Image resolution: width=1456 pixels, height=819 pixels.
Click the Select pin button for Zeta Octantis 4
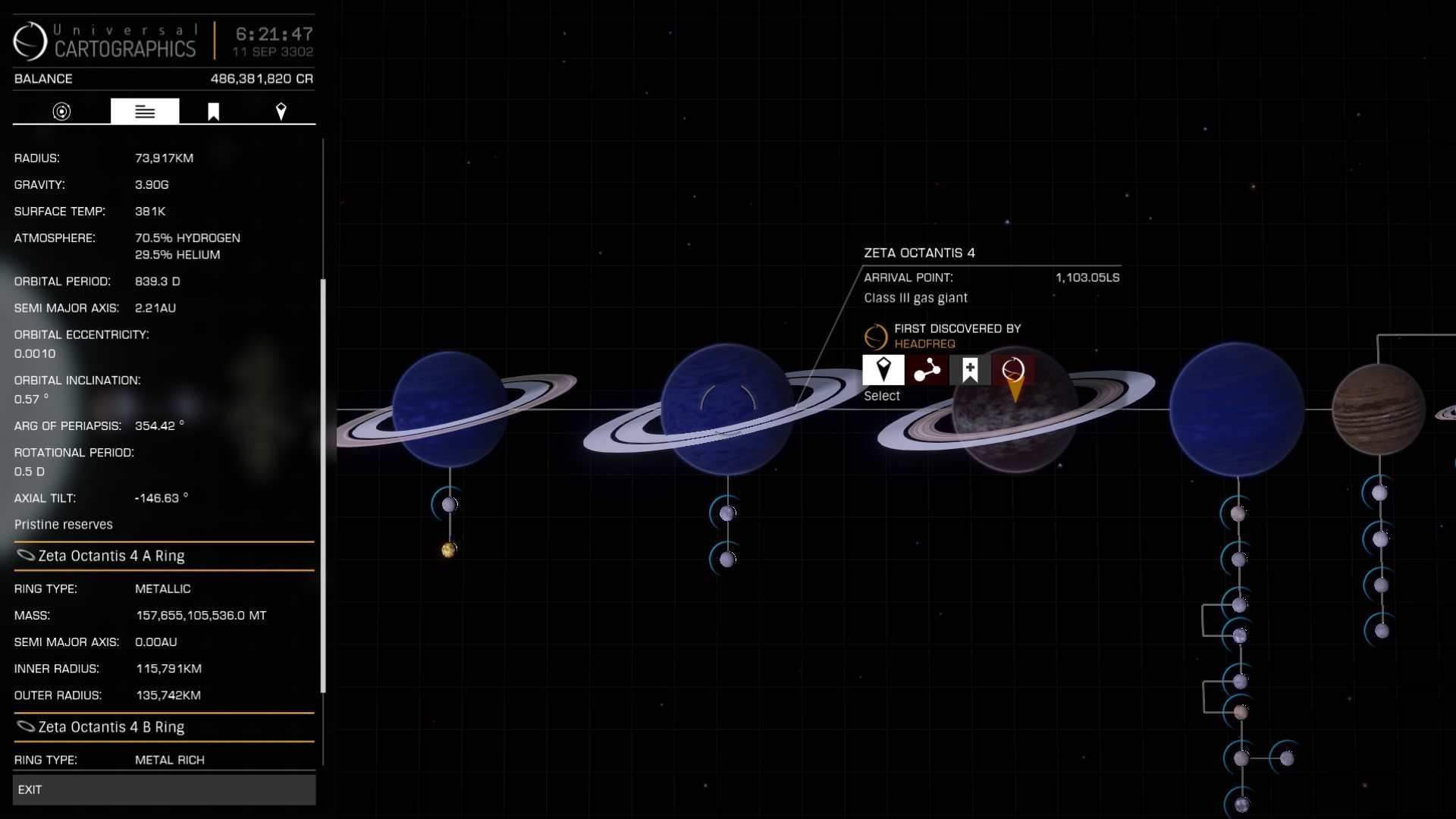pos(883,370)
